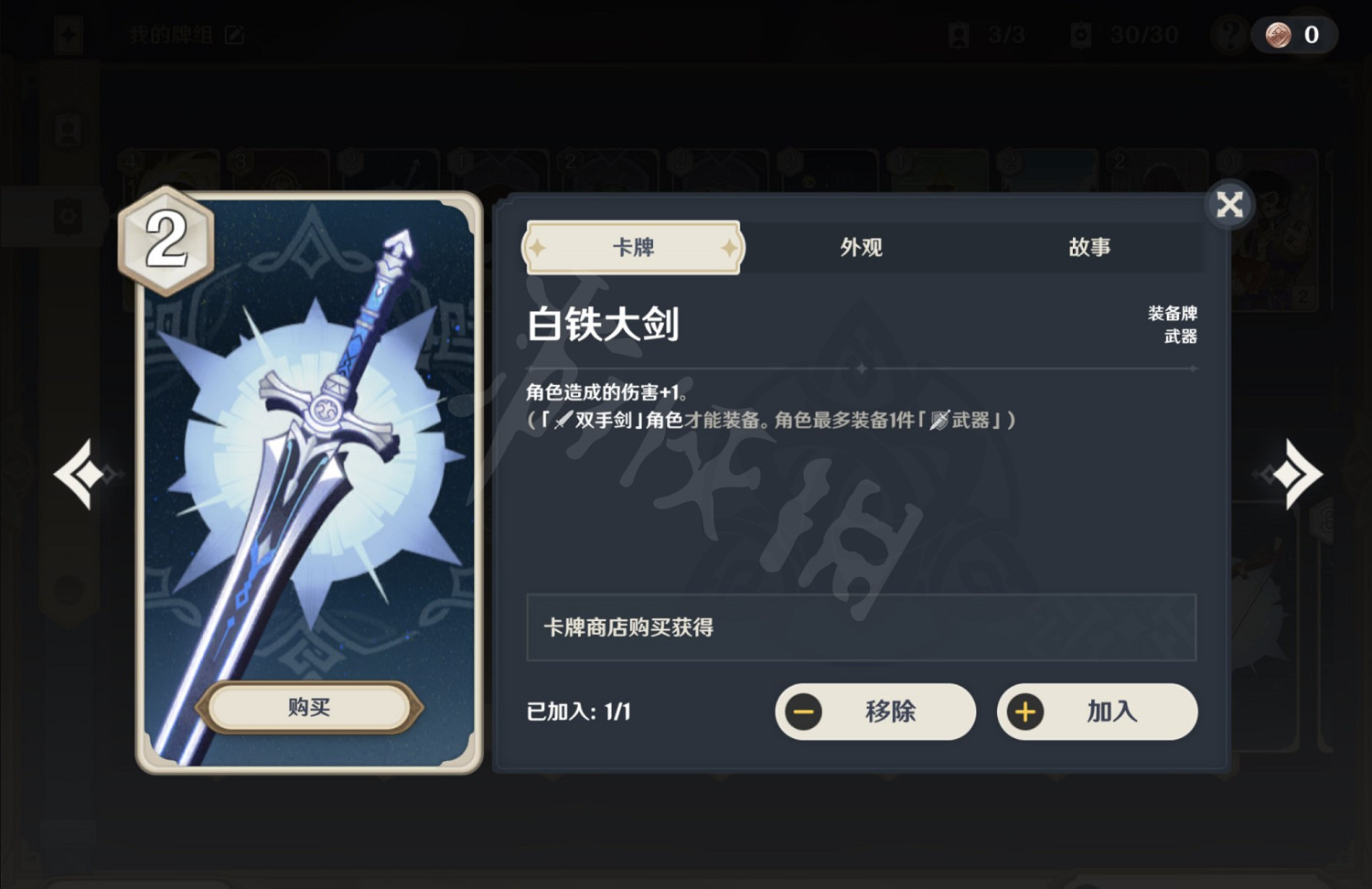Click the character card count 3/3 icon

point(959,35)
